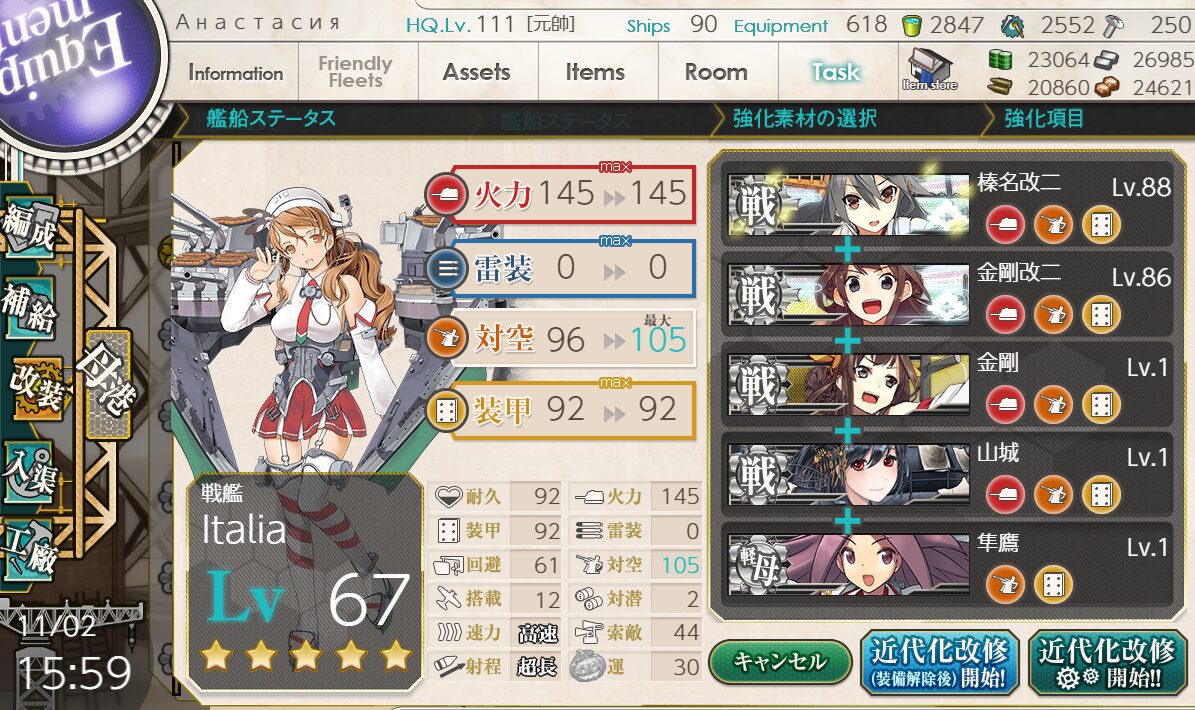Select the Friendly Fleets menu
The image size is (1195, 710).
coord(355,72)
